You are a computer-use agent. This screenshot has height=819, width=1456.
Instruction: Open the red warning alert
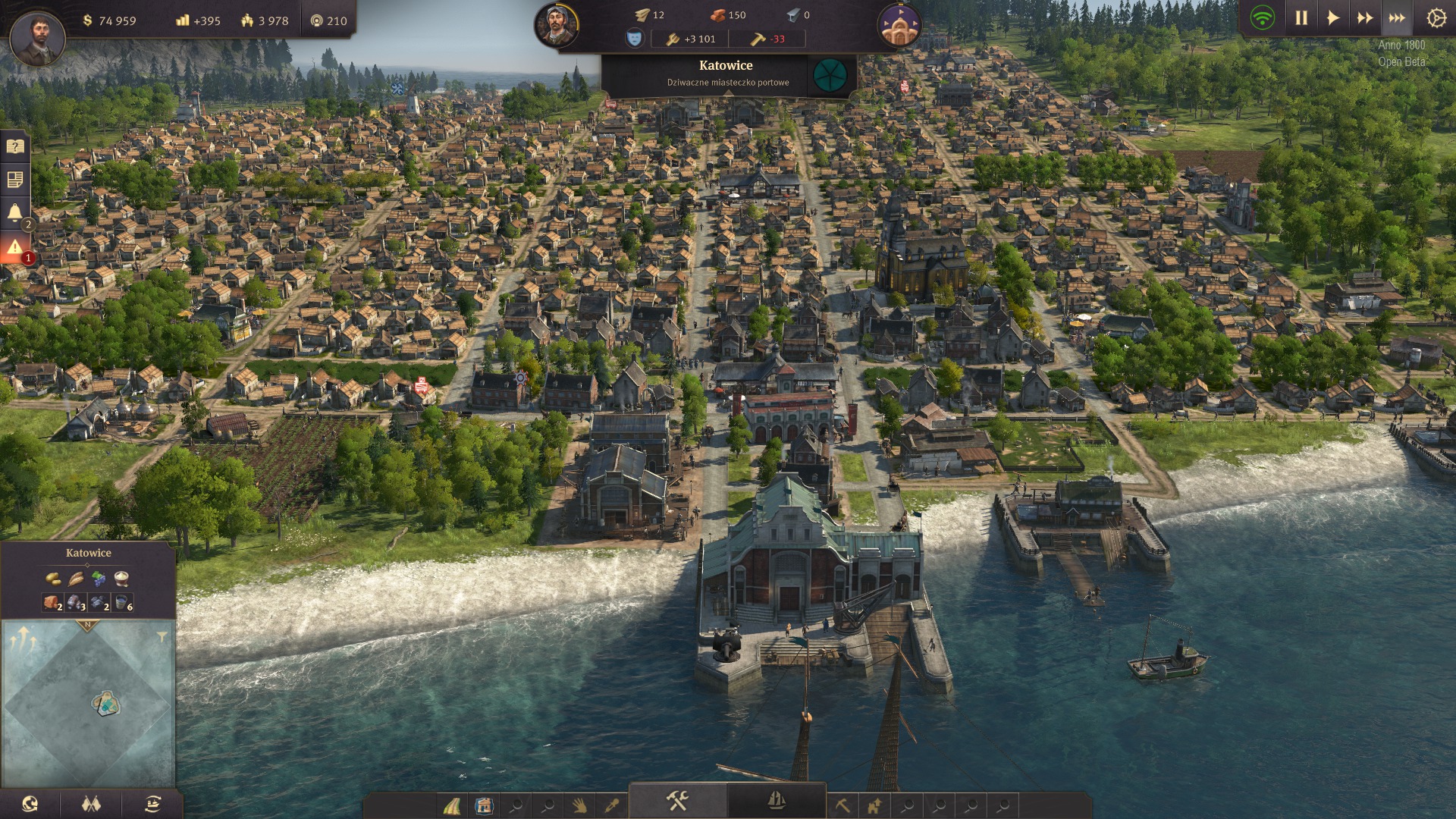coord(15,246)
